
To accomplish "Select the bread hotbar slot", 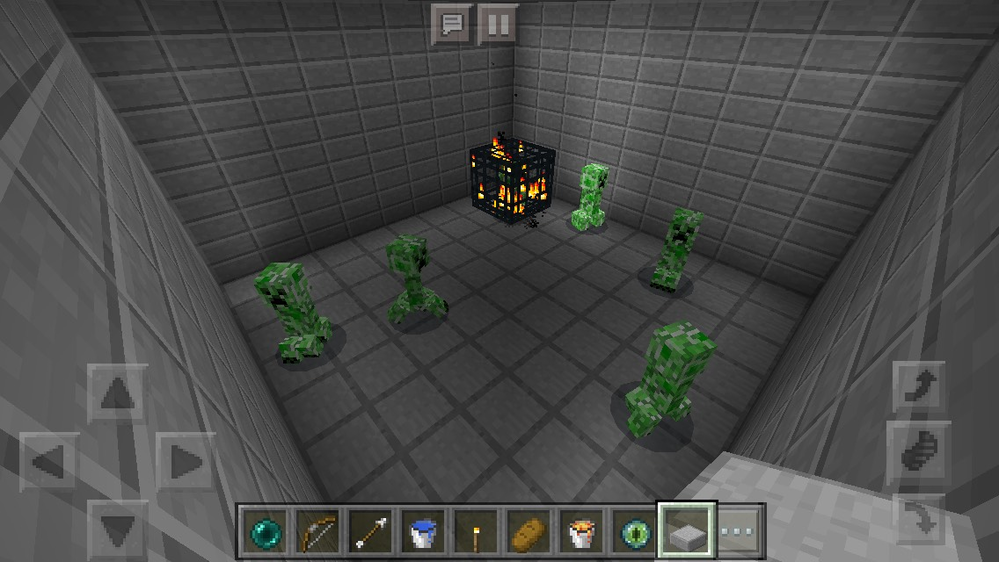I will coord(528,531).
